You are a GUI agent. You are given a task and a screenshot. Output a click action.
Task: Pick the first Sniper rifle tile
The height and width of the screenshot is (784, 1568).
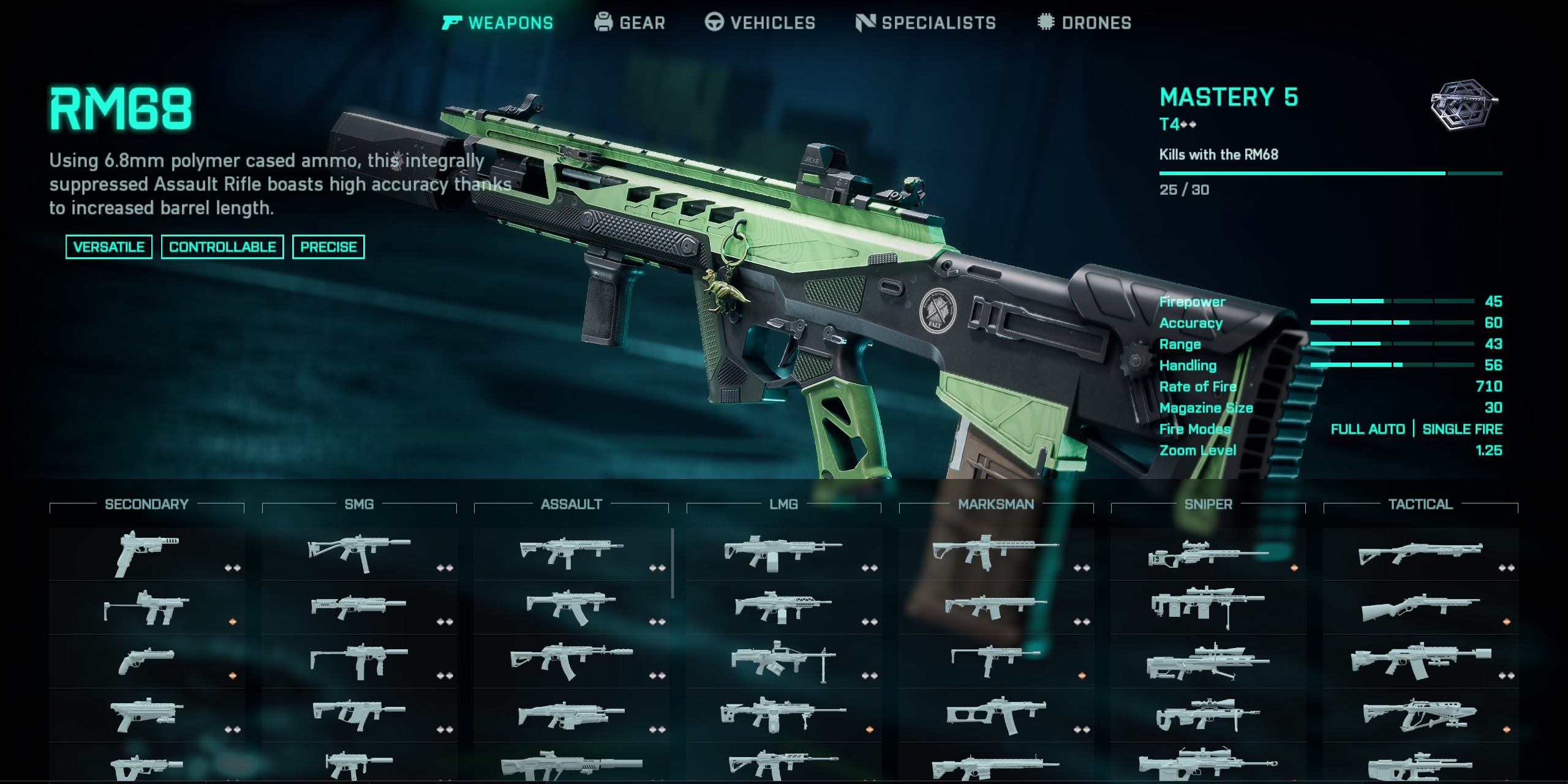pyautogui.click(x=1208, y=554)
